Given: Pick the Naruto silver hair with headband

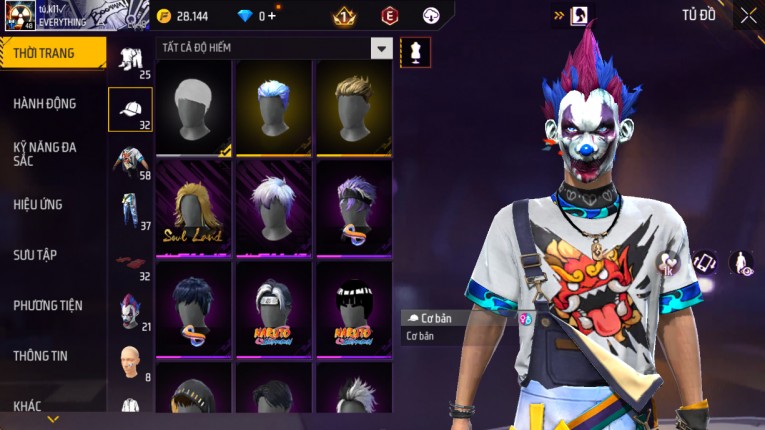Looking at the screenshot, I should (x=273, y=309).
